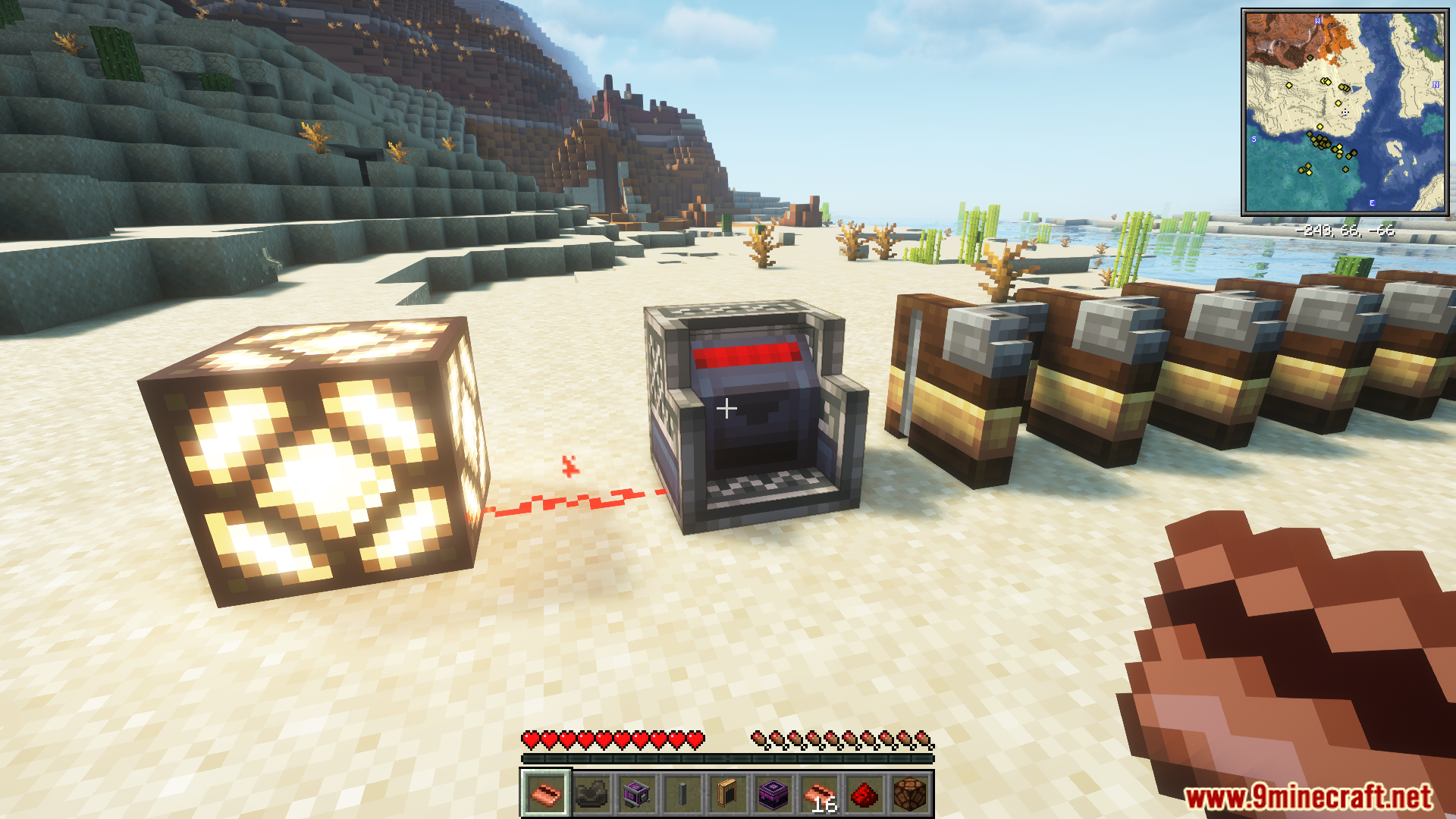This screenshot has height=819, width=1456.
Task: Pick the golden framed item slot
Action: click(x=727, y=794)
